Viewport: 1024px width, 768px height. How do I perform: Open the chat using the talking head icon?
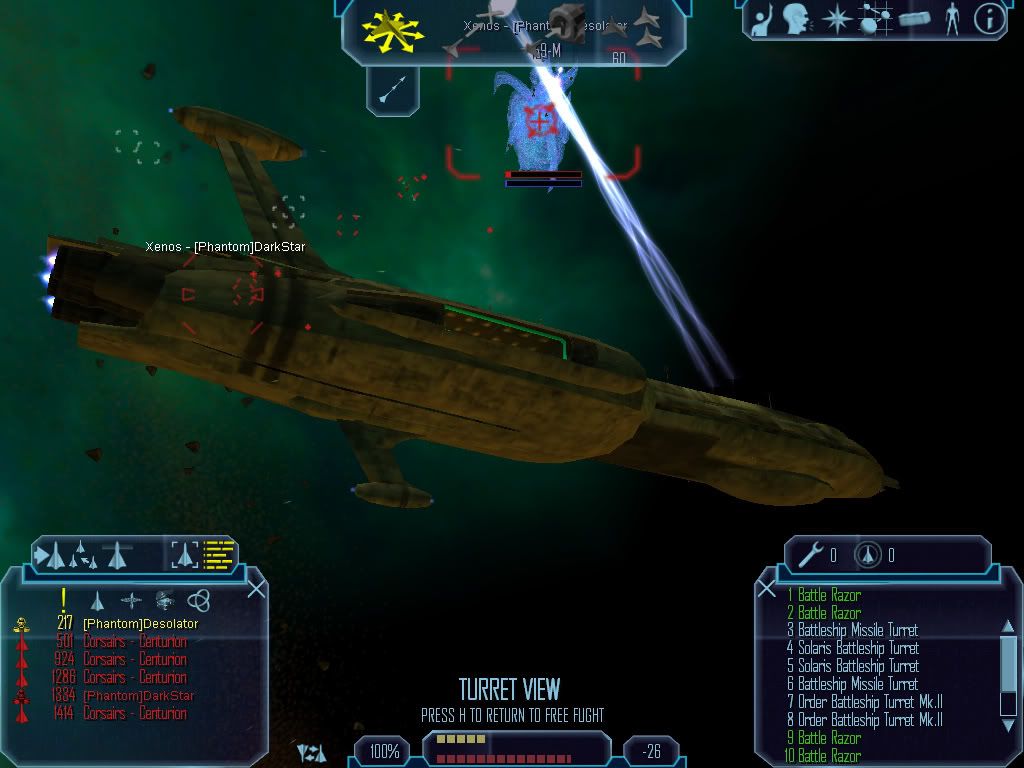click(x=795, y=19)
